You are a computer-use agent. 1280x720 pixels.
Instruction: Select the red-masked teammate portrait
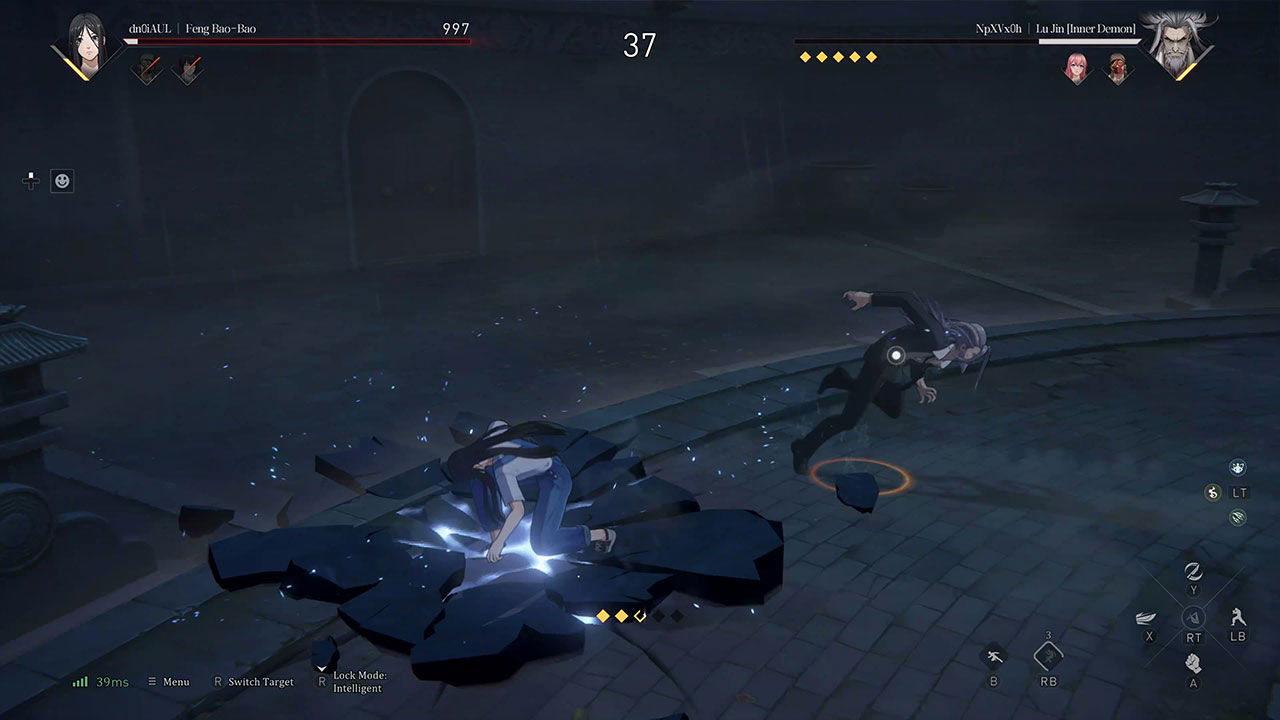coord(1117,68)
